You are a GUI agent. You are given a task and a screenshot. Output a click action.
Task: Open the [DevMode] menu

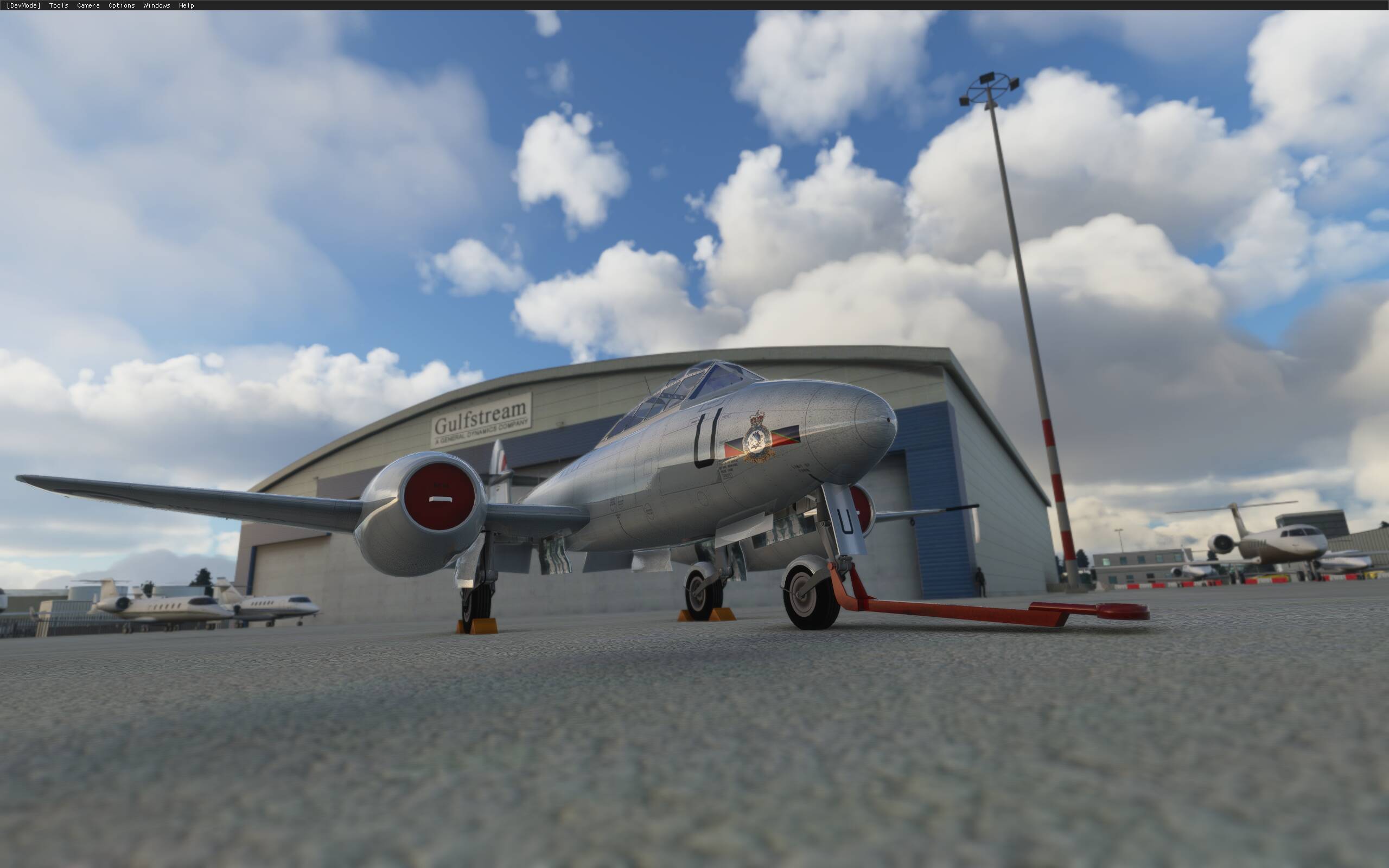[x=22, y=5]
